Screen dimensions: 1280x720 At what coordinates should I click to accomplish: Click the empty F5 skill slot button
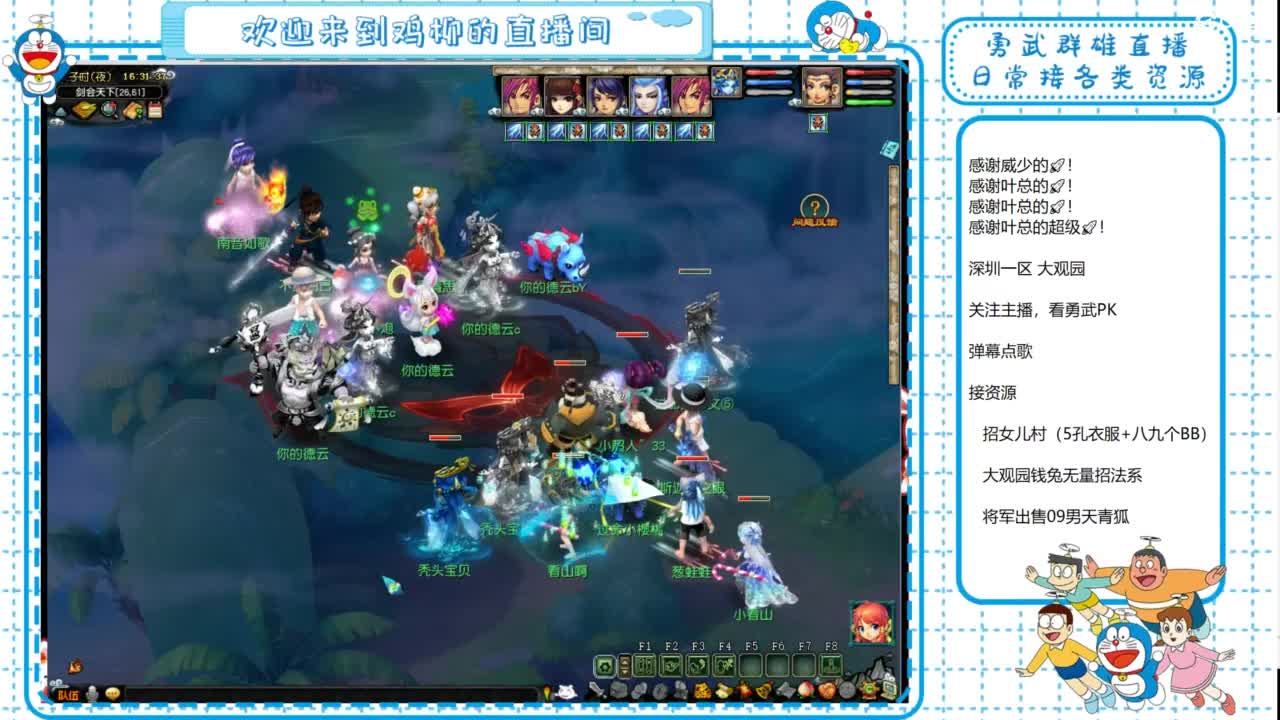(x=751, y=664)
